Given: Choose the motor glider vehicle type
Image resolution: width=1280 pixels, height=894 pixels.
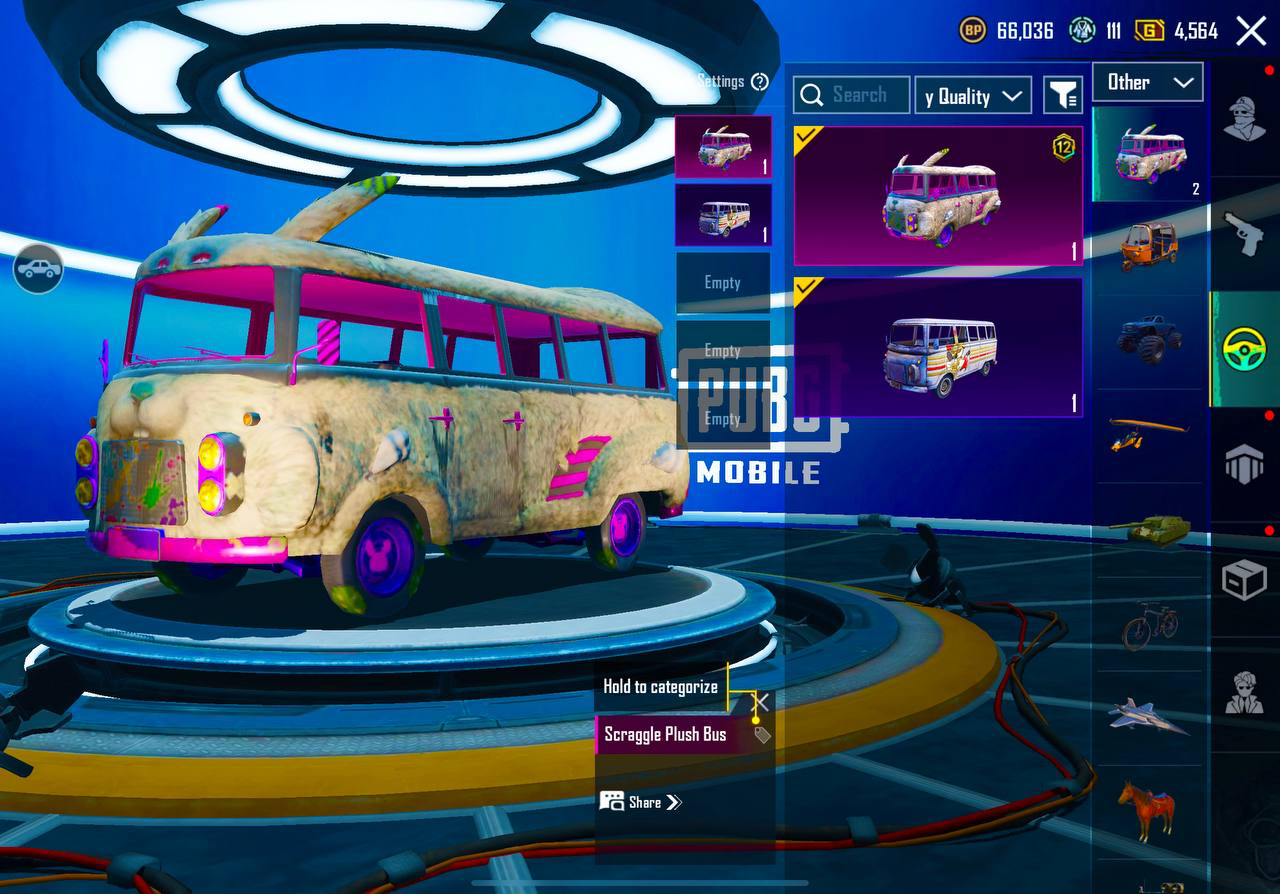Looking at the screenshot, I should click(1148, 433).
